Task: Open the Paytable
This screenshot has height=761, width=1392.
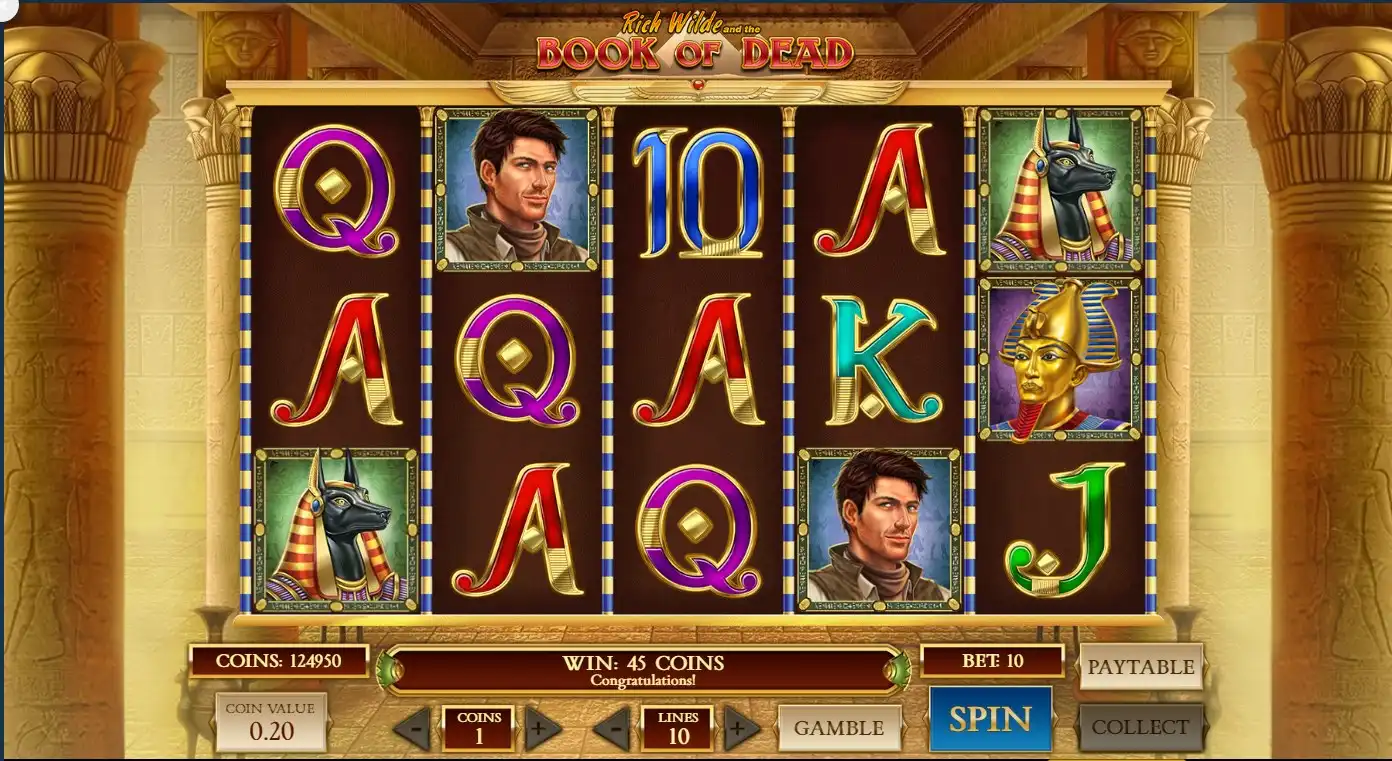Action: 1141,667
